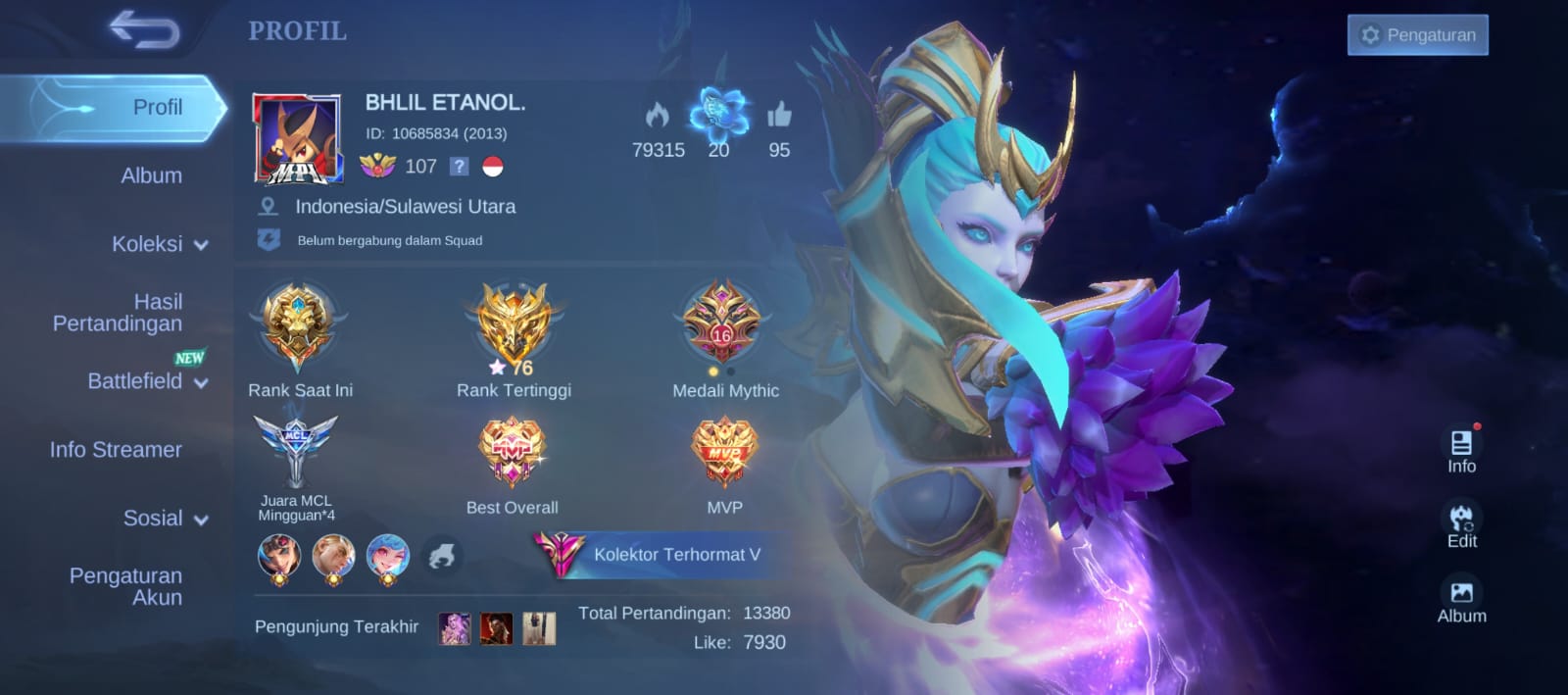Expand the Koleksi section
The height and width of the screenshot is (695, 1568).
point(159,244)
